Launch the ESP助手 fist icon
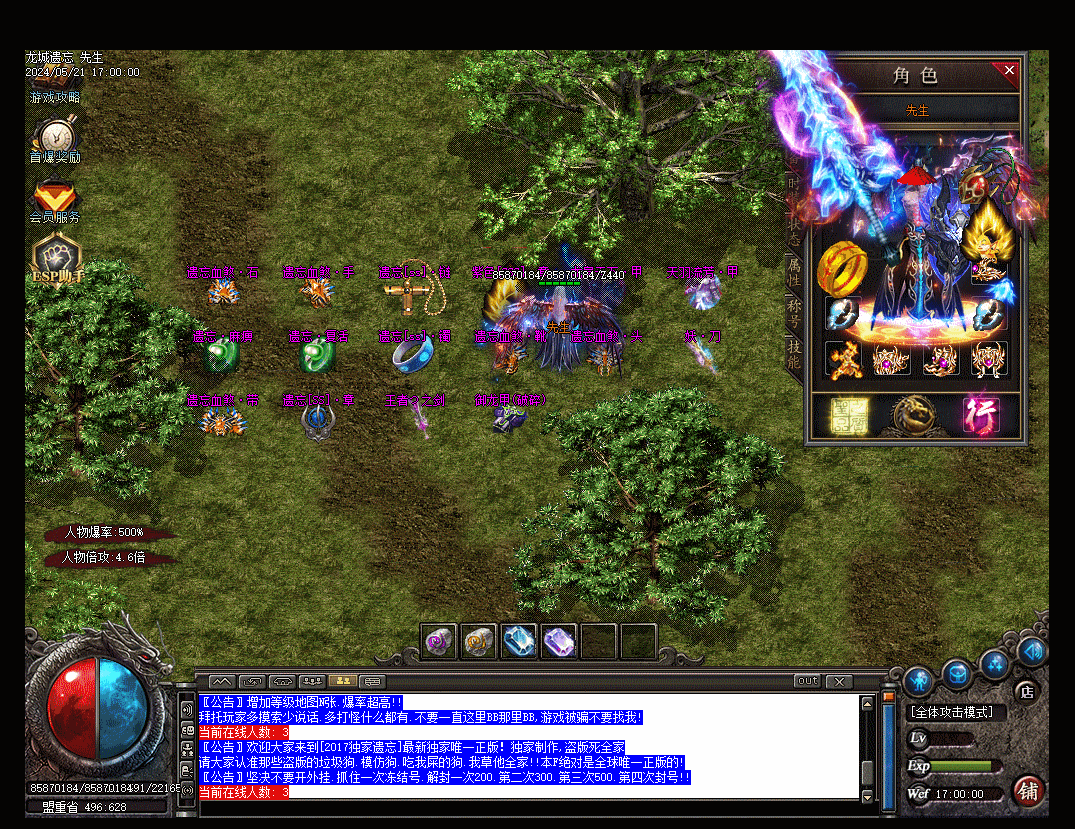The height and width of the screenshot is (829, 1075). tap(58, 259)
